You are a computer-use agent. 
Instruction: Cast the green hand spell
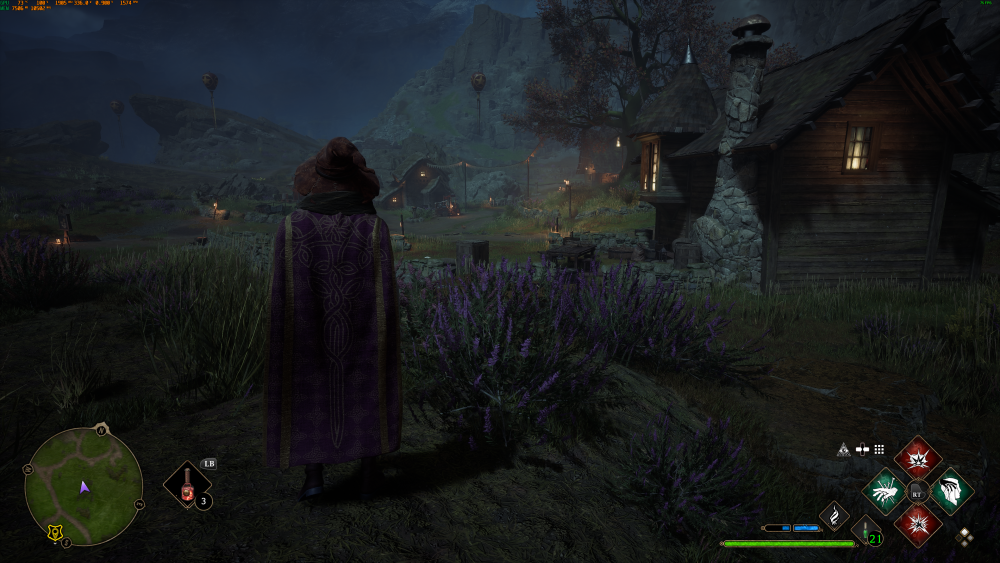(884, 491)
